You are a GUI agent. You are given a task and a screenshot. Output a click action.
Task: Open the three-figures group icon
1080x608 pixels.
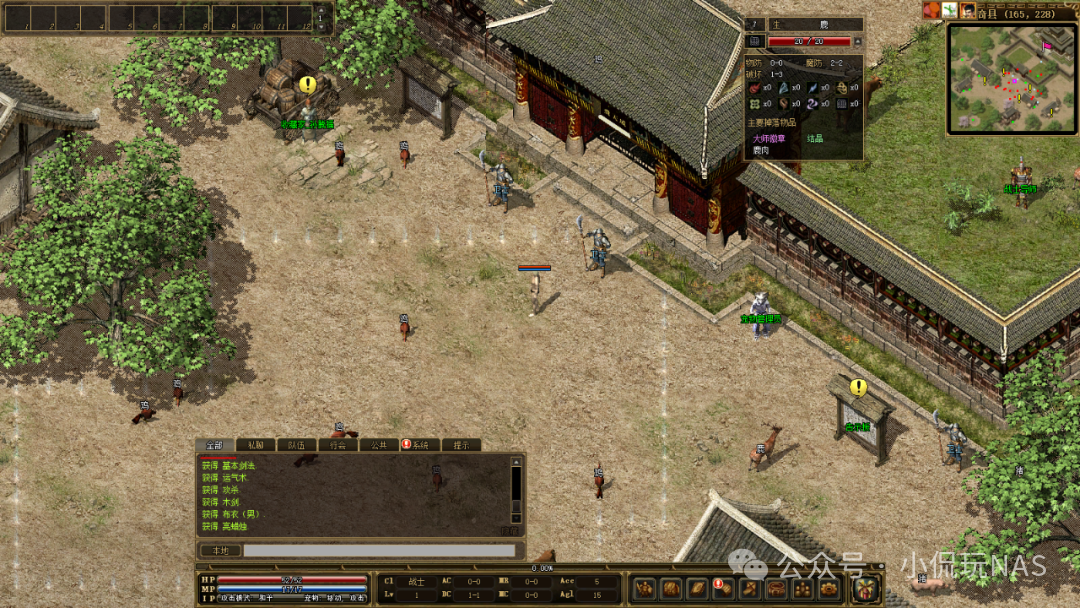[x=801, y=588]
